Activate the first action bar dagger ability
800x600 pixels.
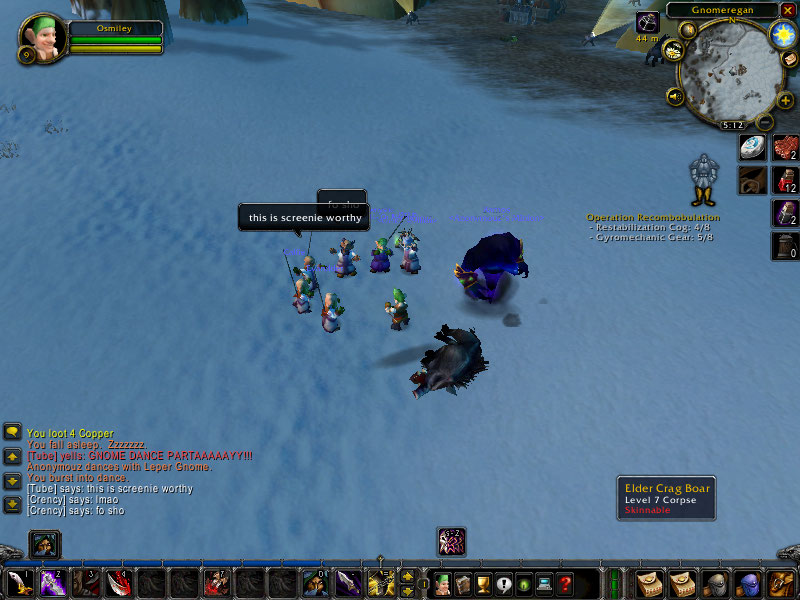click(18, 583)
